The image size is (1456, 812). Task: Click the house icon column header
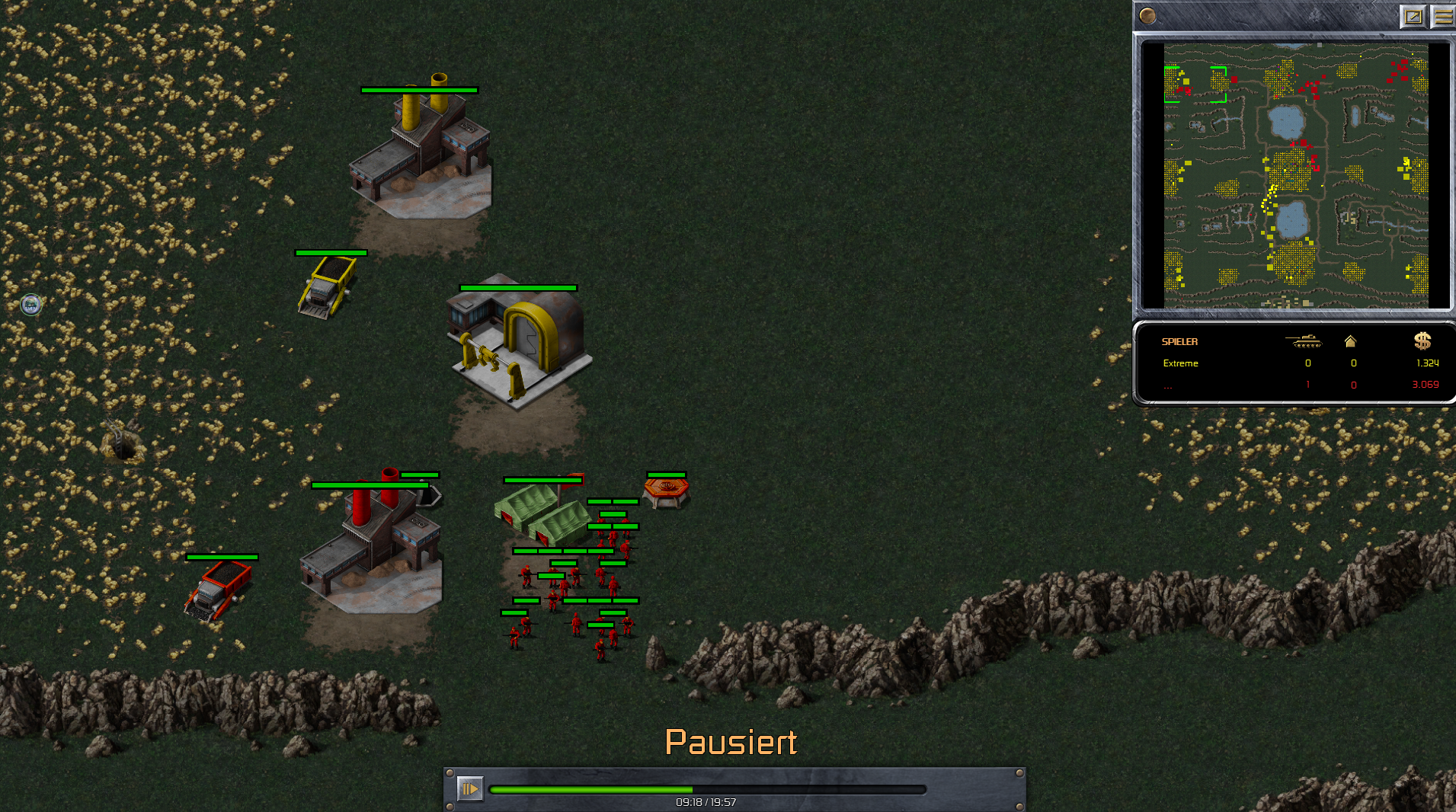(1350, 341)
